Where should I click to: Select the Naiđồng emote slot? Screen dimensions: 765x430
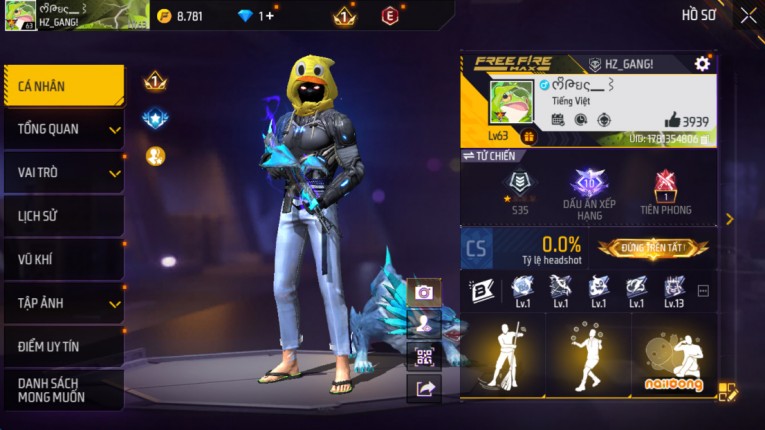(673, 360)
